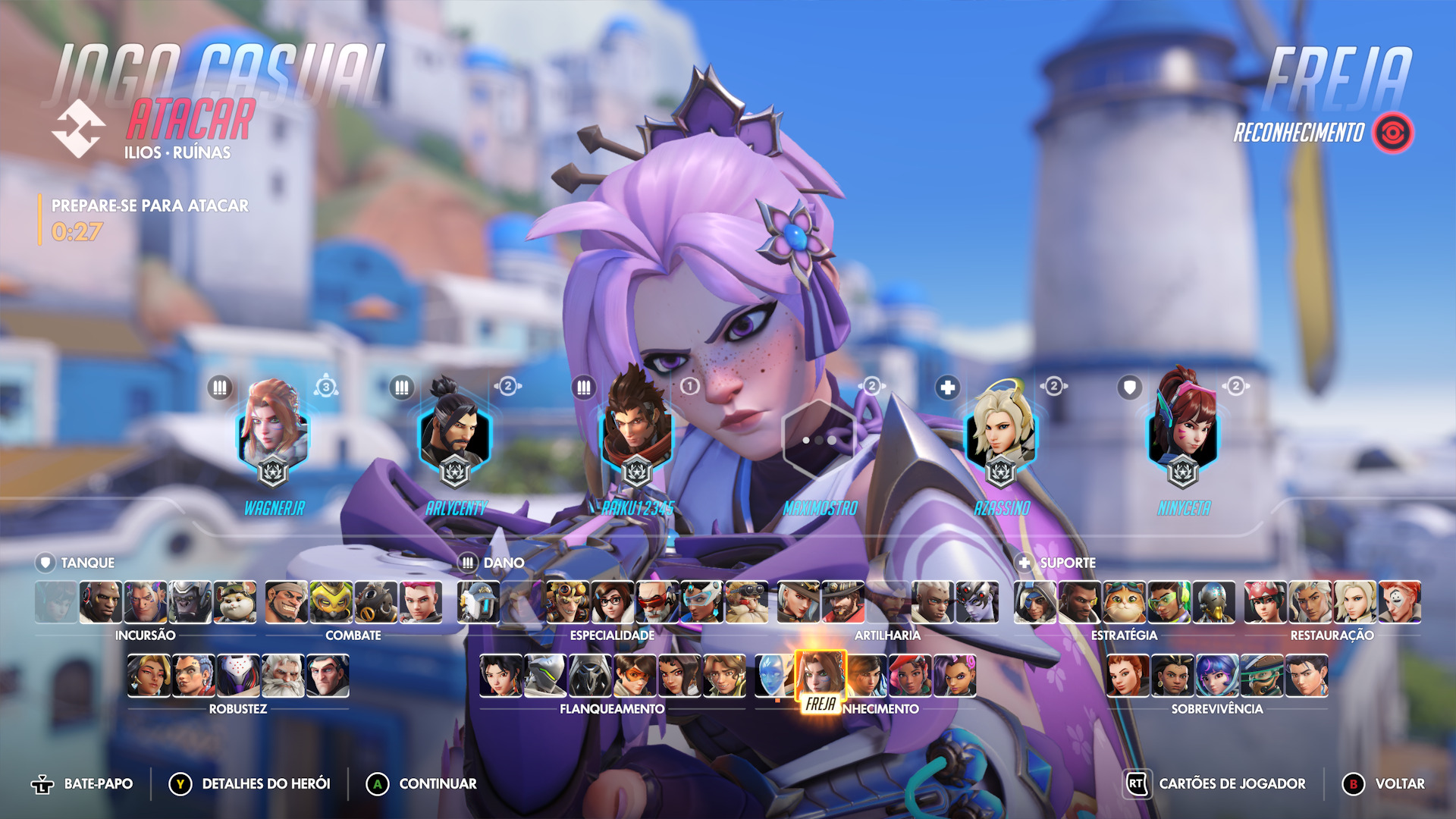Select Soldier: 76 with red visor
1456x819 pixels.
[657, 603]
